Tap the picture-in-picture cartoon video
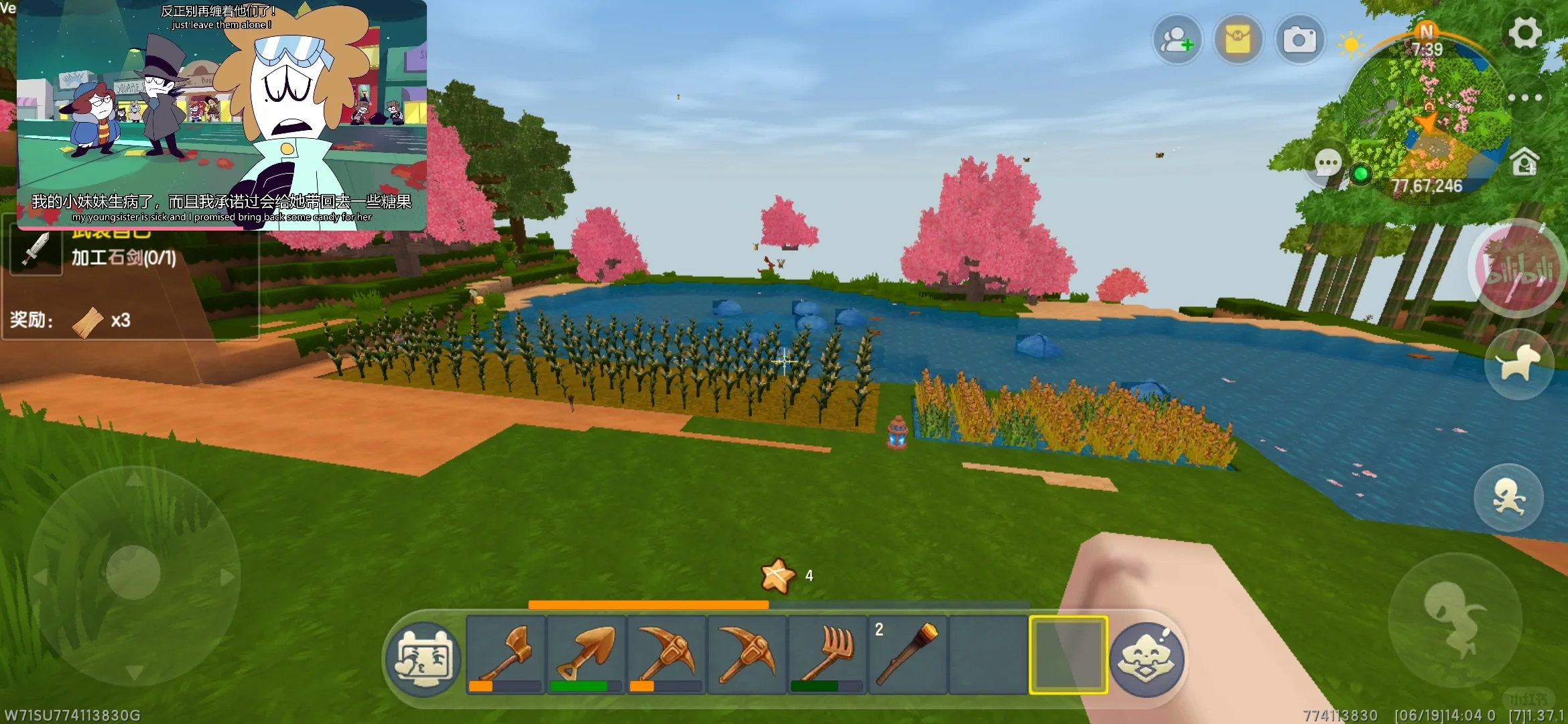Image resolution: width=1568 pixels, height=724 pixels. click(x=221, y=115)
